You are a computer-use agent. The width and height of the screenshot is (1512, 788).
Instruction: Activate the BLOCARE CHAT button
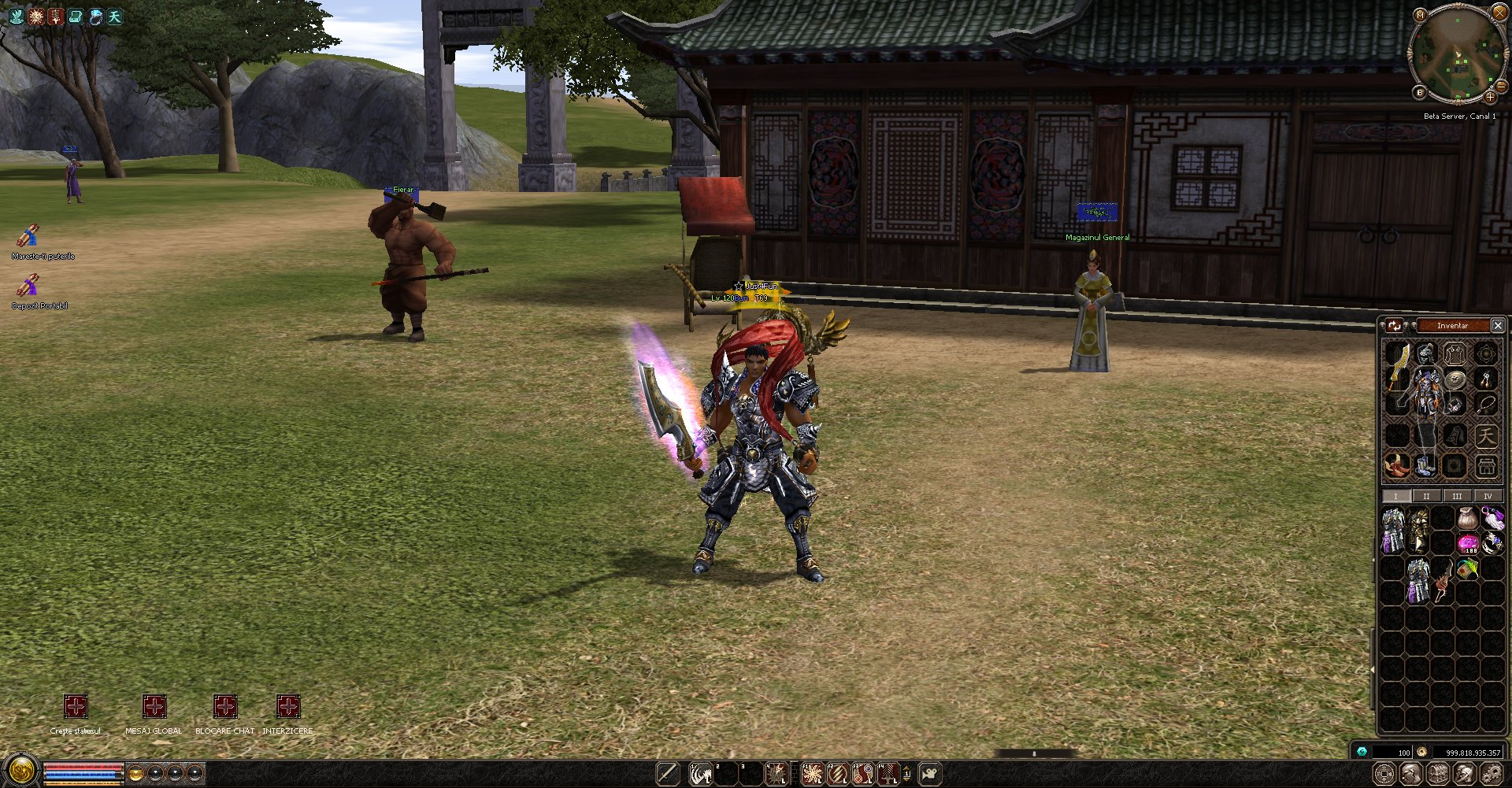pos(225,706)
